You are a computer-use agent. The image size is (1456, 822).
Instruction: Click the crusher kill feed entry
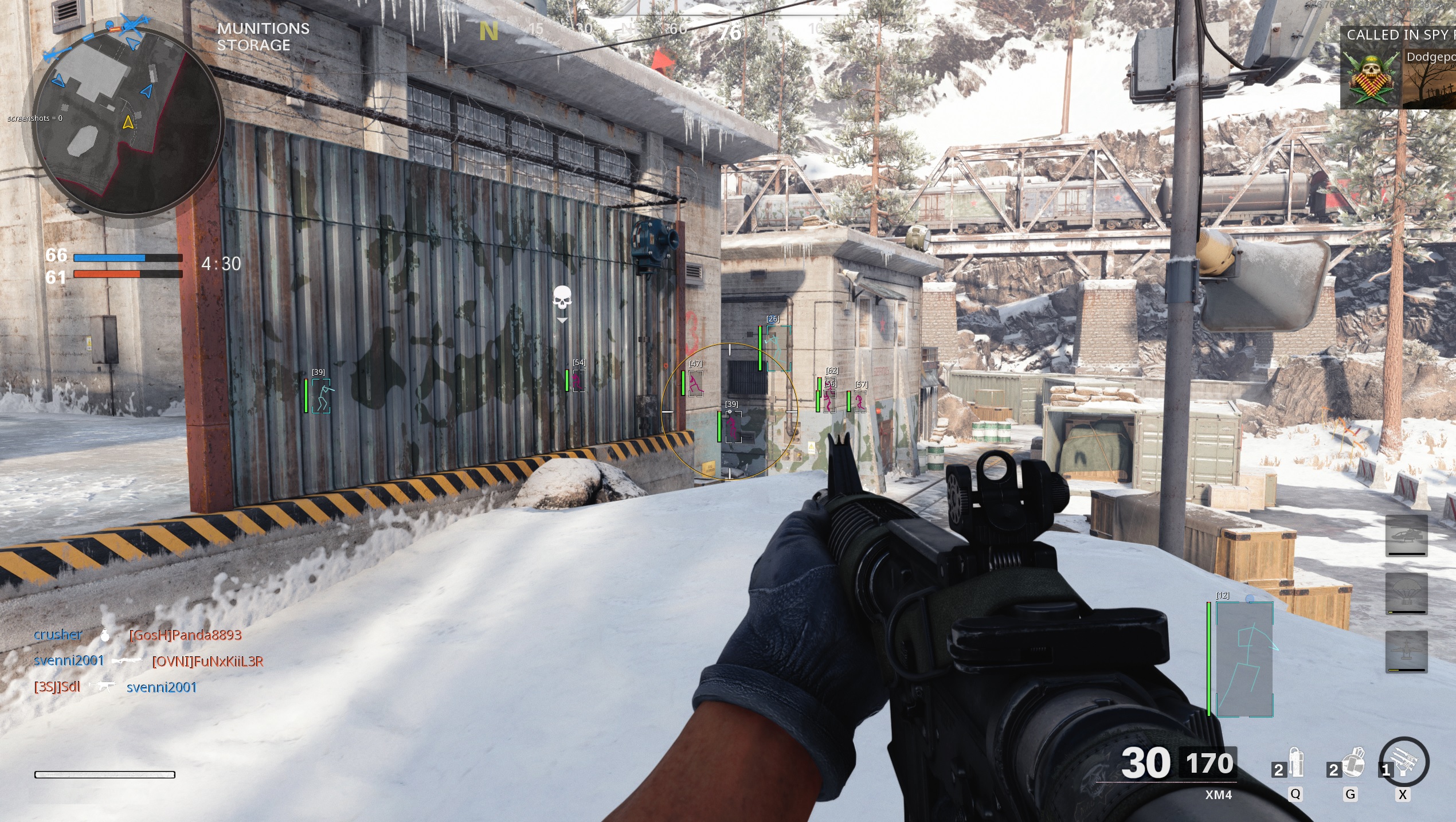(x=58, y=635)
